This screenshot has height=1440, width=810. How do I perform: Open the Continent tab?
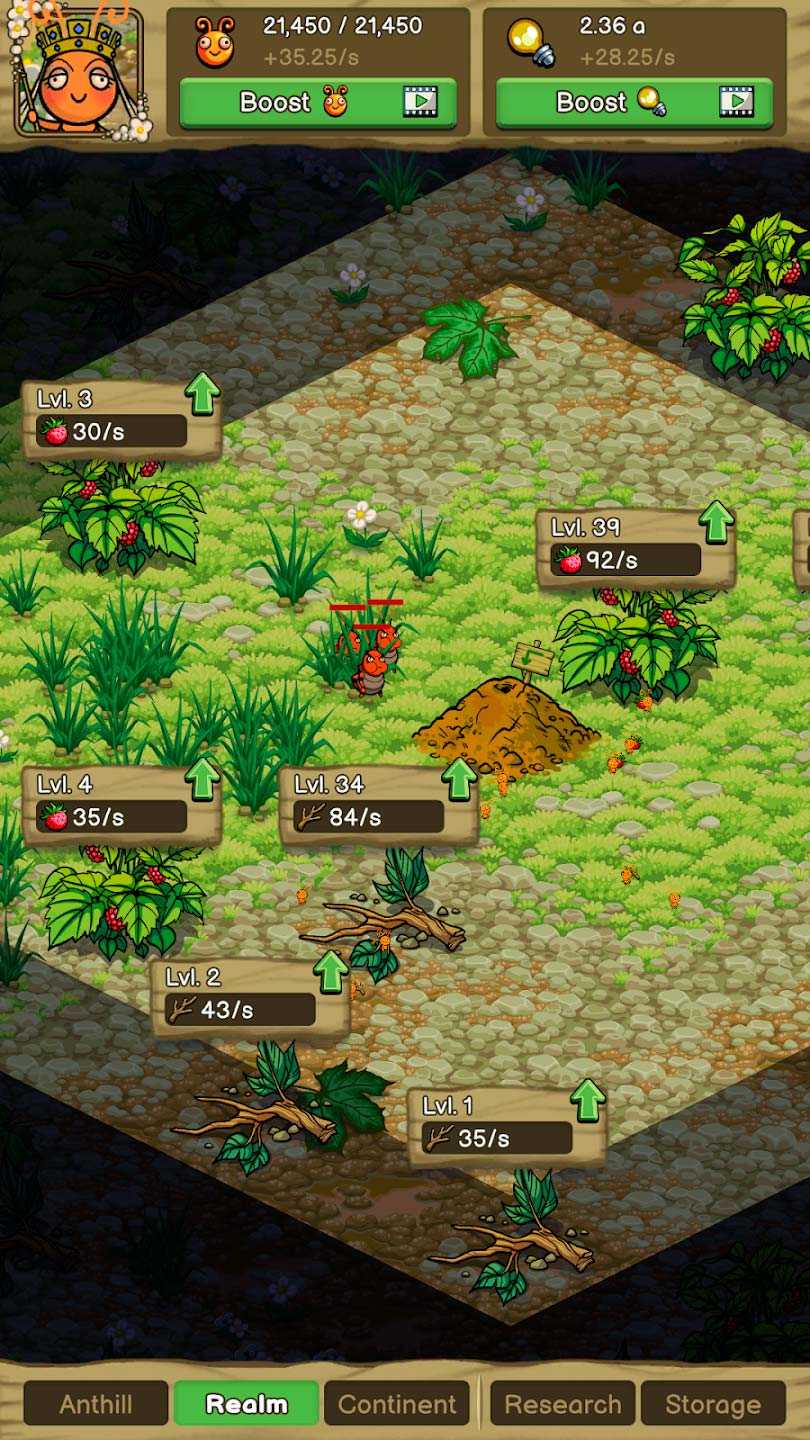point(397,1403)
